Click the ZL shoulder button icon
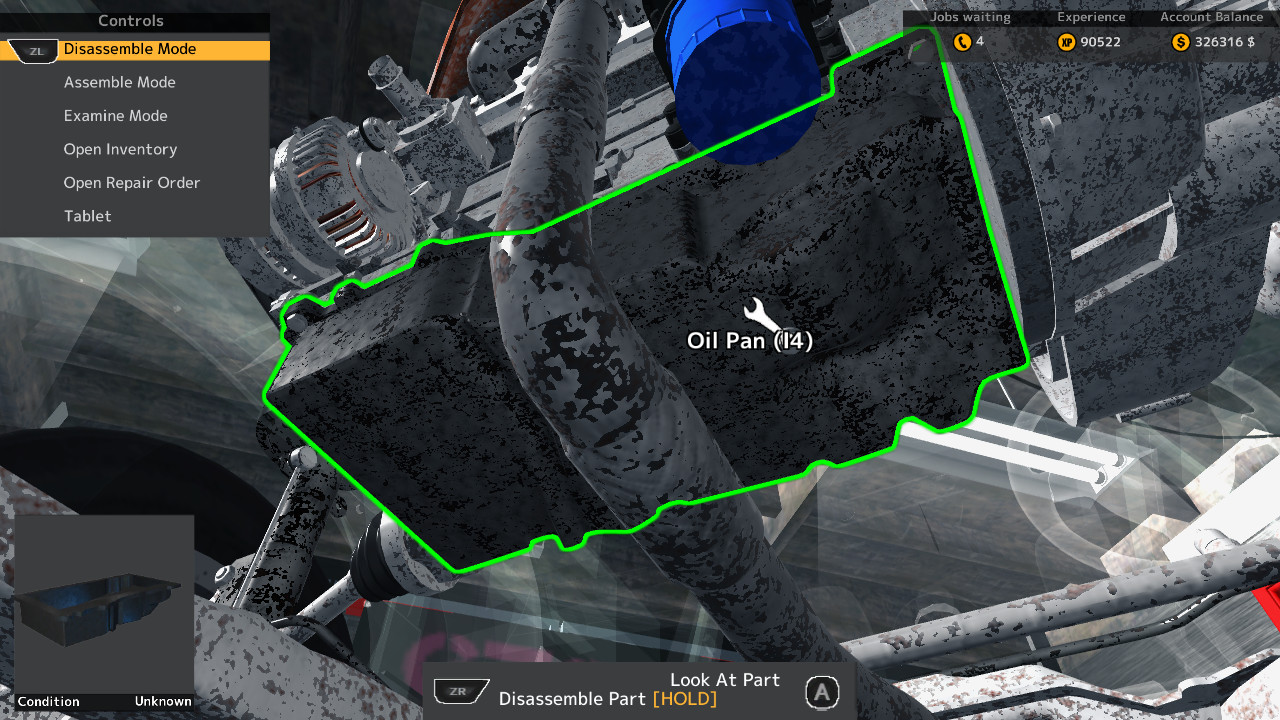This screenshot has width=1280, height=720. 31,50
